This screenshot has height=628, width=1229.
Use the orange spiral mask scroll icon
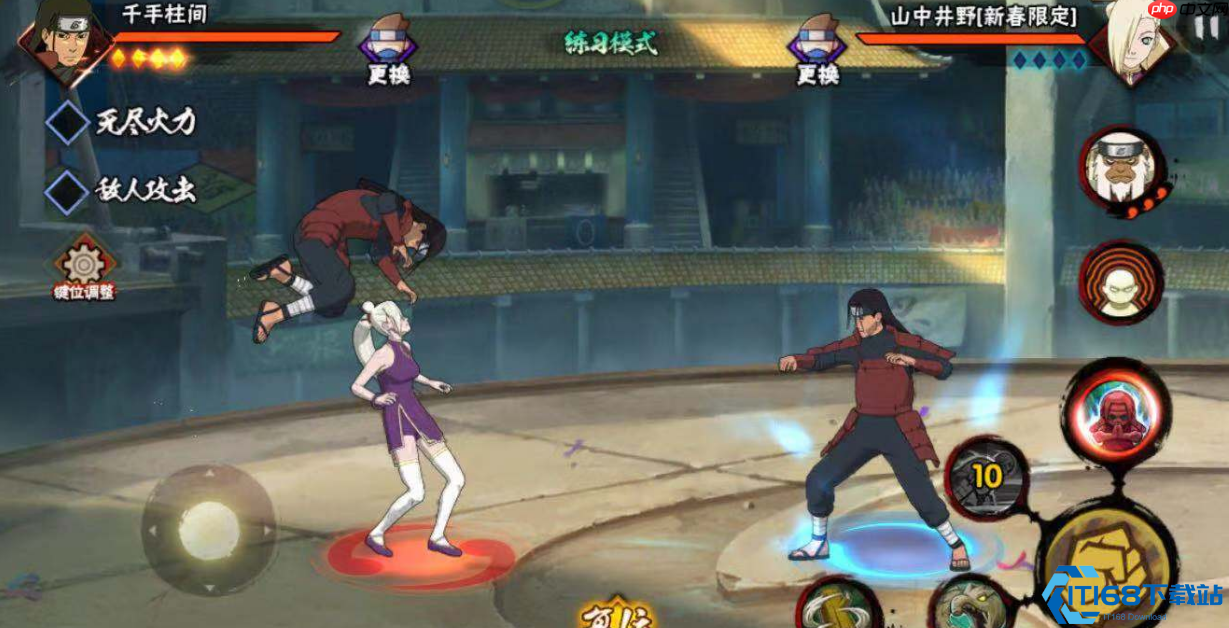[x=1120, y=283]
